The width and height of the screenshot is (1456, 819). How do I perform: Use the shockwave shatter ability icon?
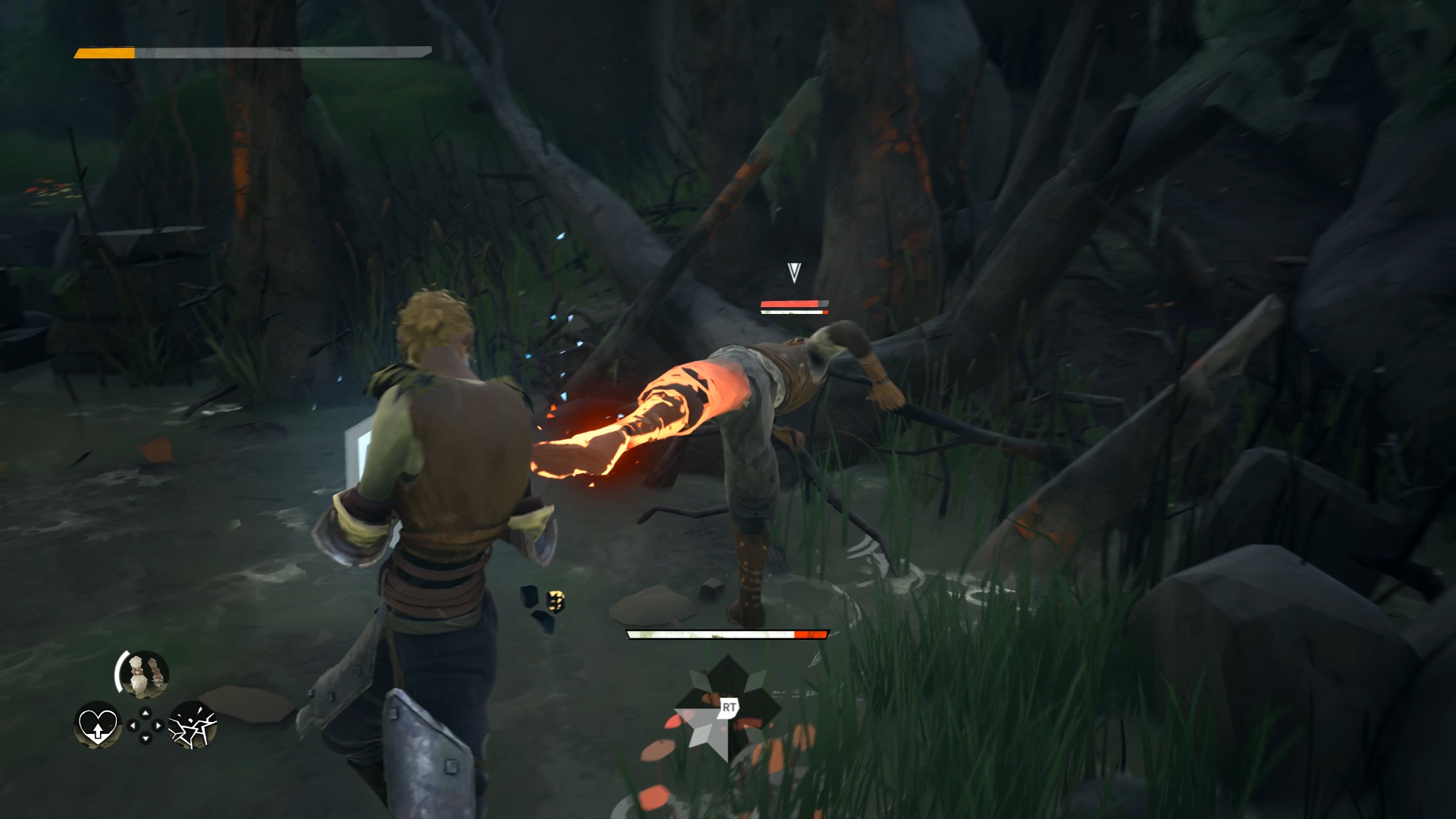[193, 724]
